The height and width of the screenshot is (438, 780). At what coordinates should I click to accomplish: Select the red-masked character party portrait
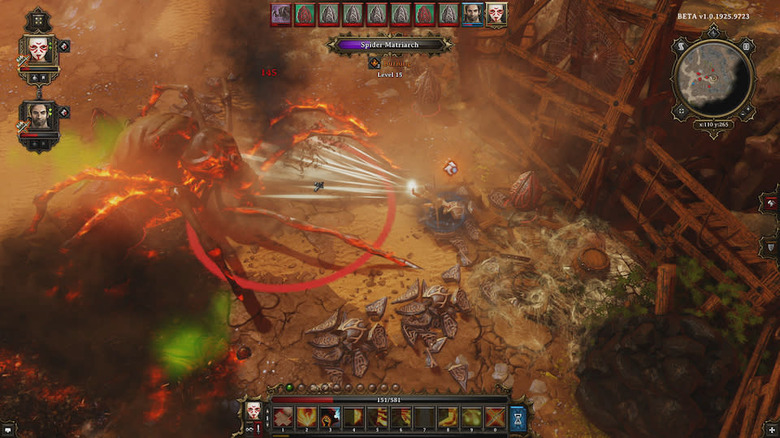[x=39, y=49]
